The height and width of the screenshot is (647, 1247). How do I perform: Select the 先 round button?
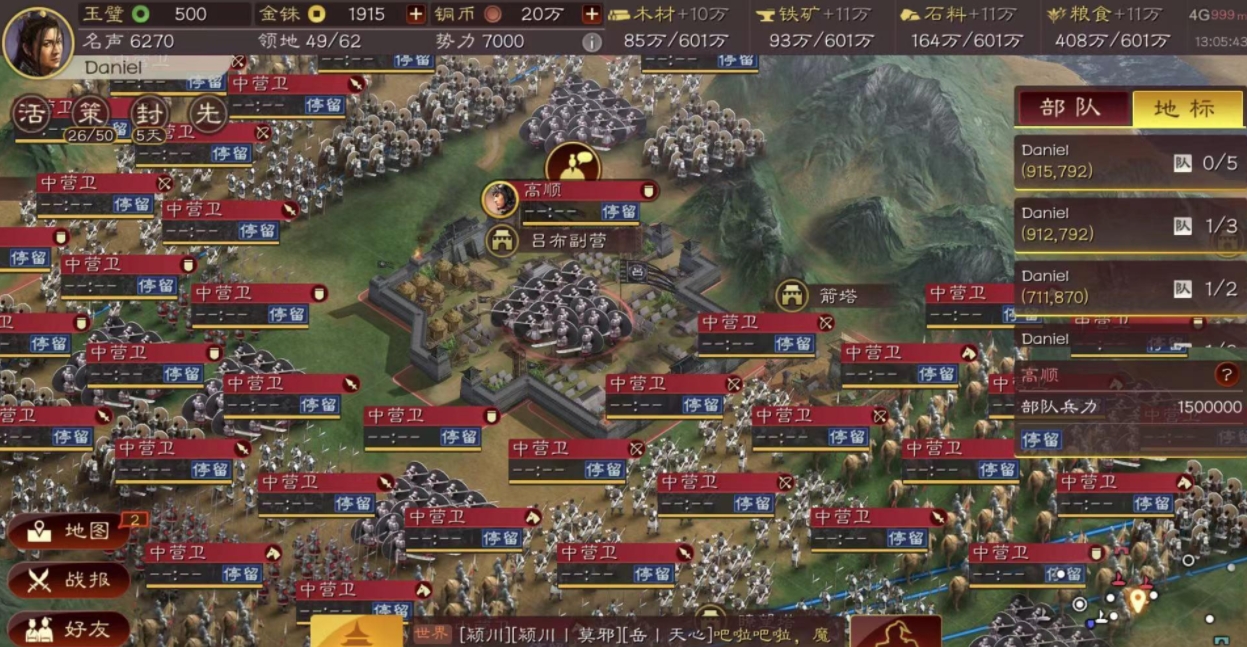[x=208, y=115]
